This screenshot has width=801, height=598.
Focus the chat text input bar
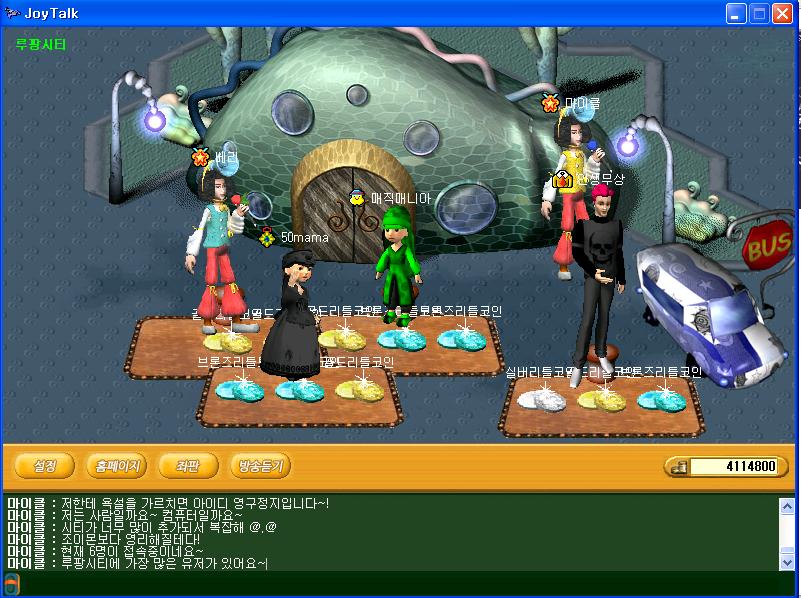tap(400, 584)
